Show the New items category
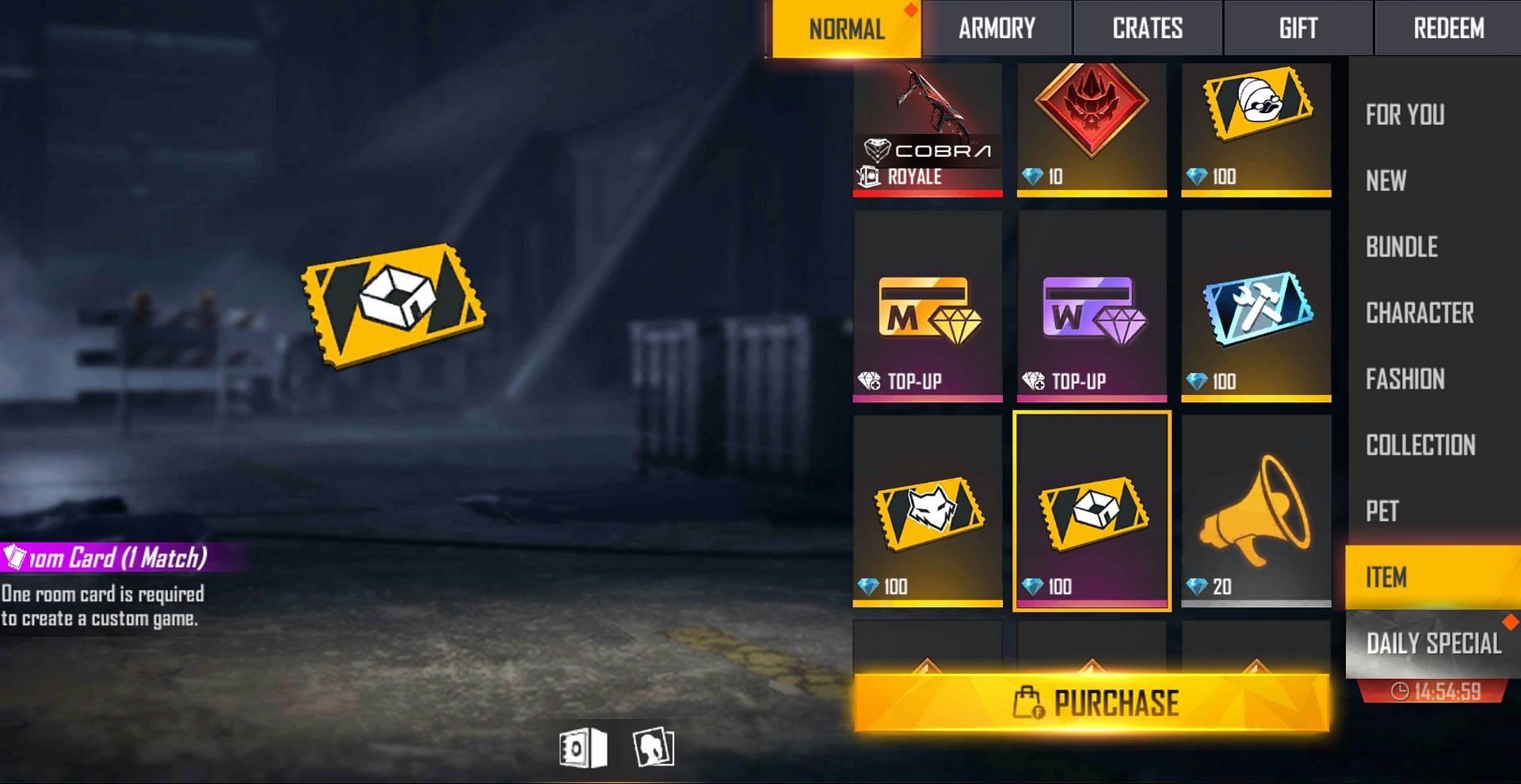Viewport: 1521px width, 784px height. pyautogui.click(x=1386, y=181)
